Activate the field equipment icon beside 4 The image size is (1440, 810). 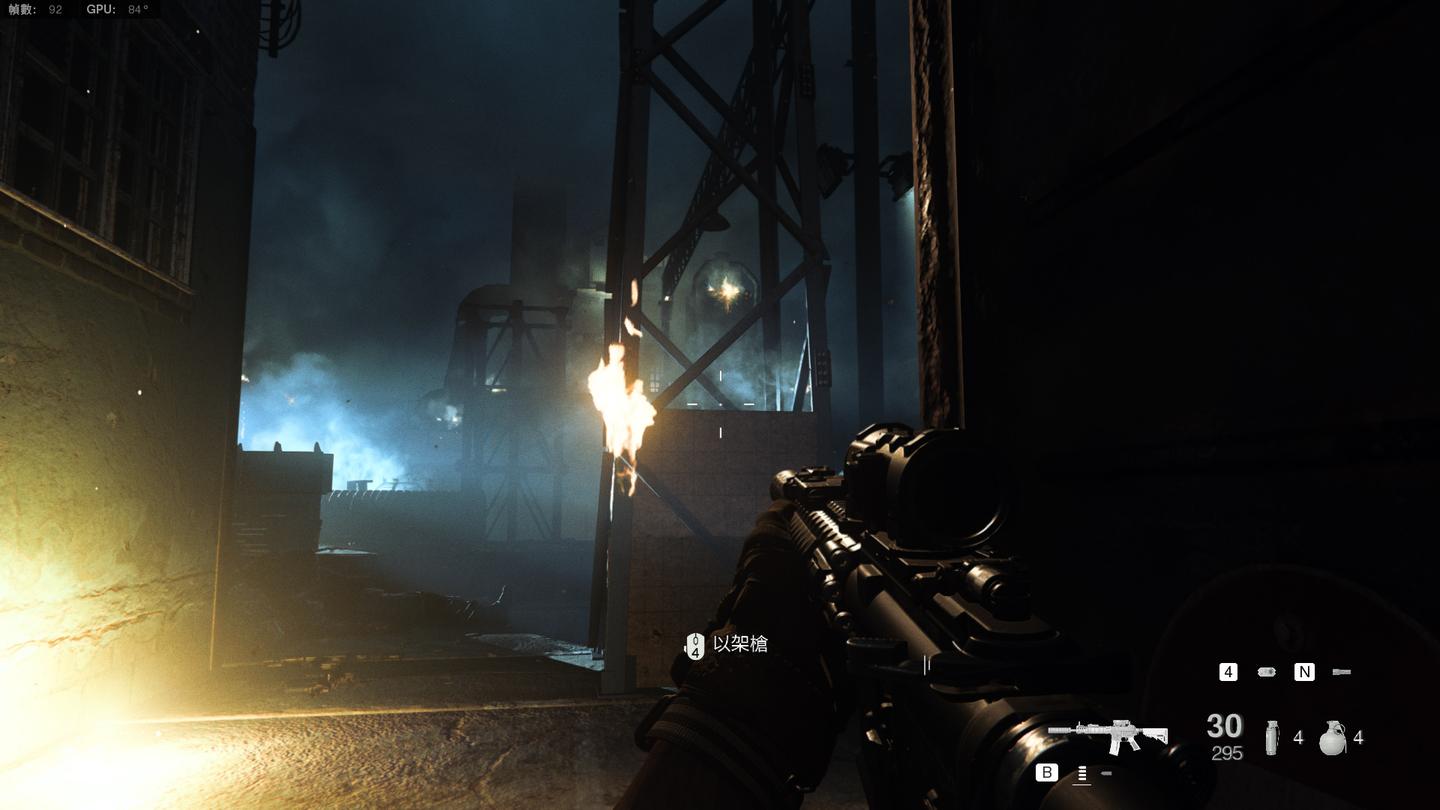1266,672
